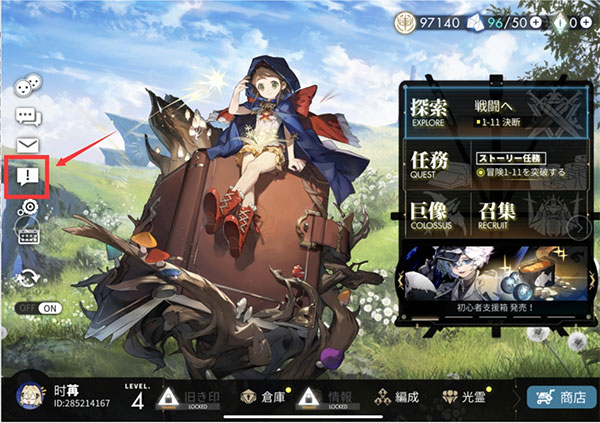Open the Quest (任務) panel
600x423 pixels.
[x=491, y=163]
